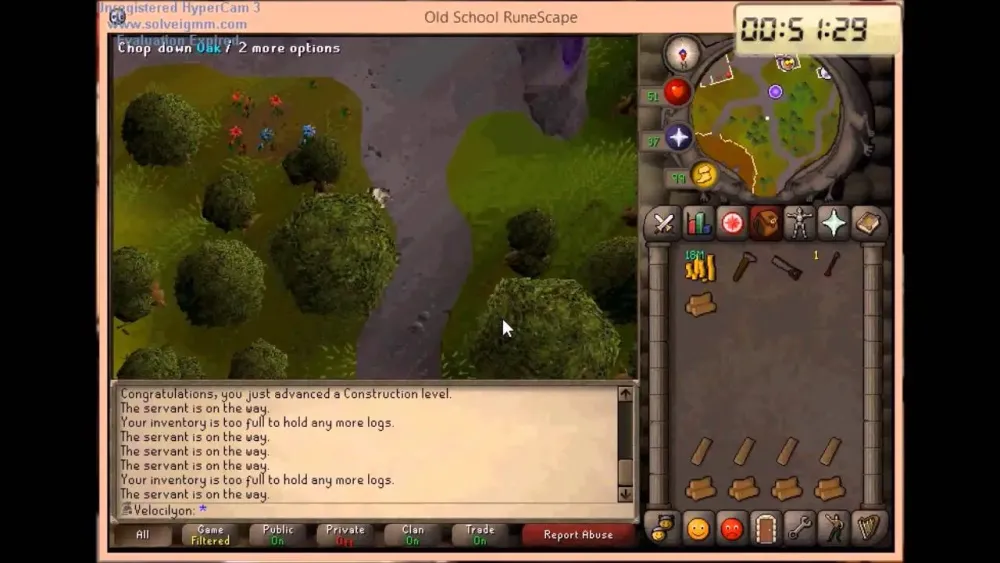Image resolution: width=1000 pixels, height=563 pixels.
Task: Open the Logout door tab
Action: click(x=765, y=527)
